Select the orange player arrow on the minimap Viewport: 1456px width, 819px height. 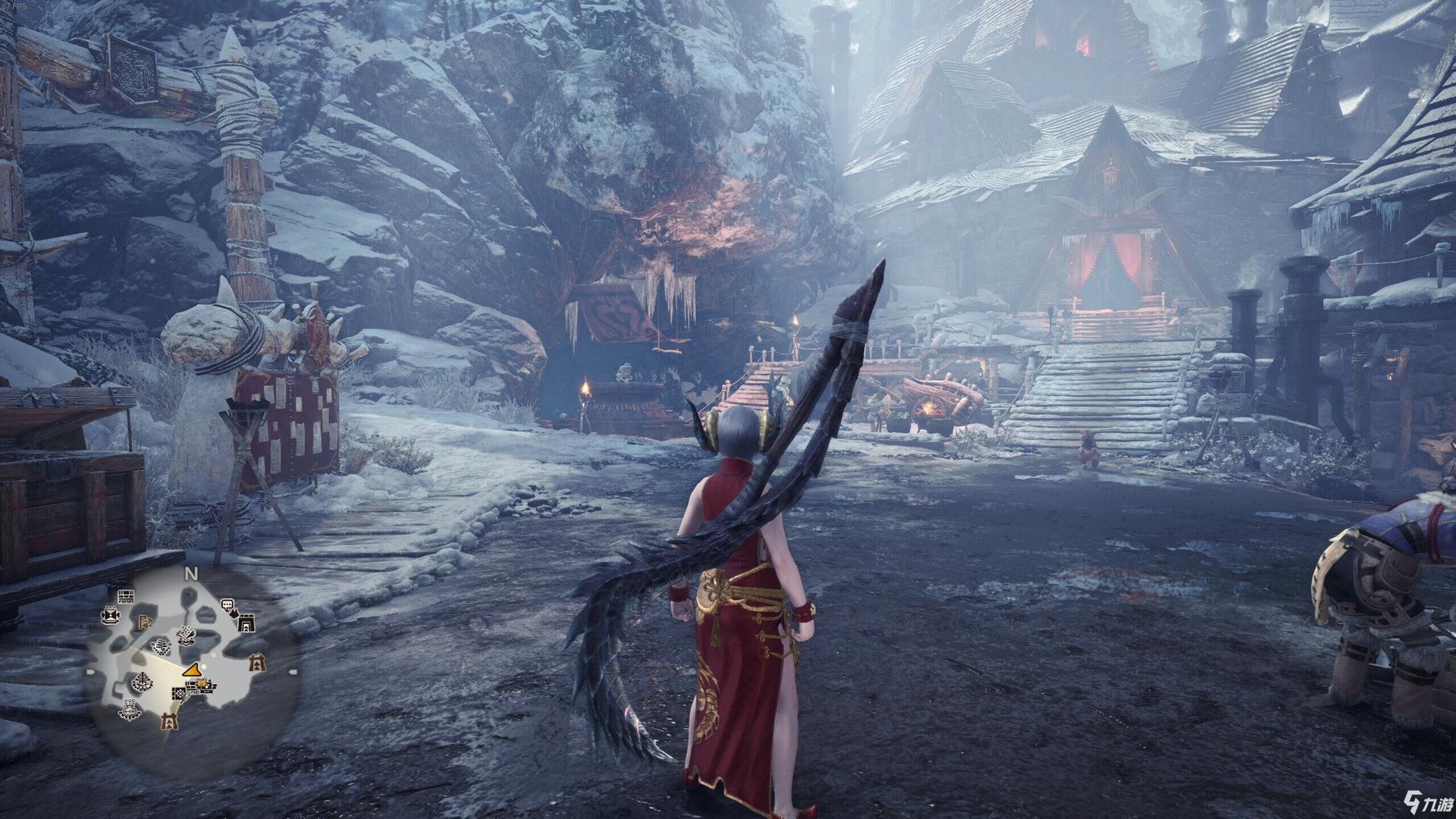[x=192, y=670]
